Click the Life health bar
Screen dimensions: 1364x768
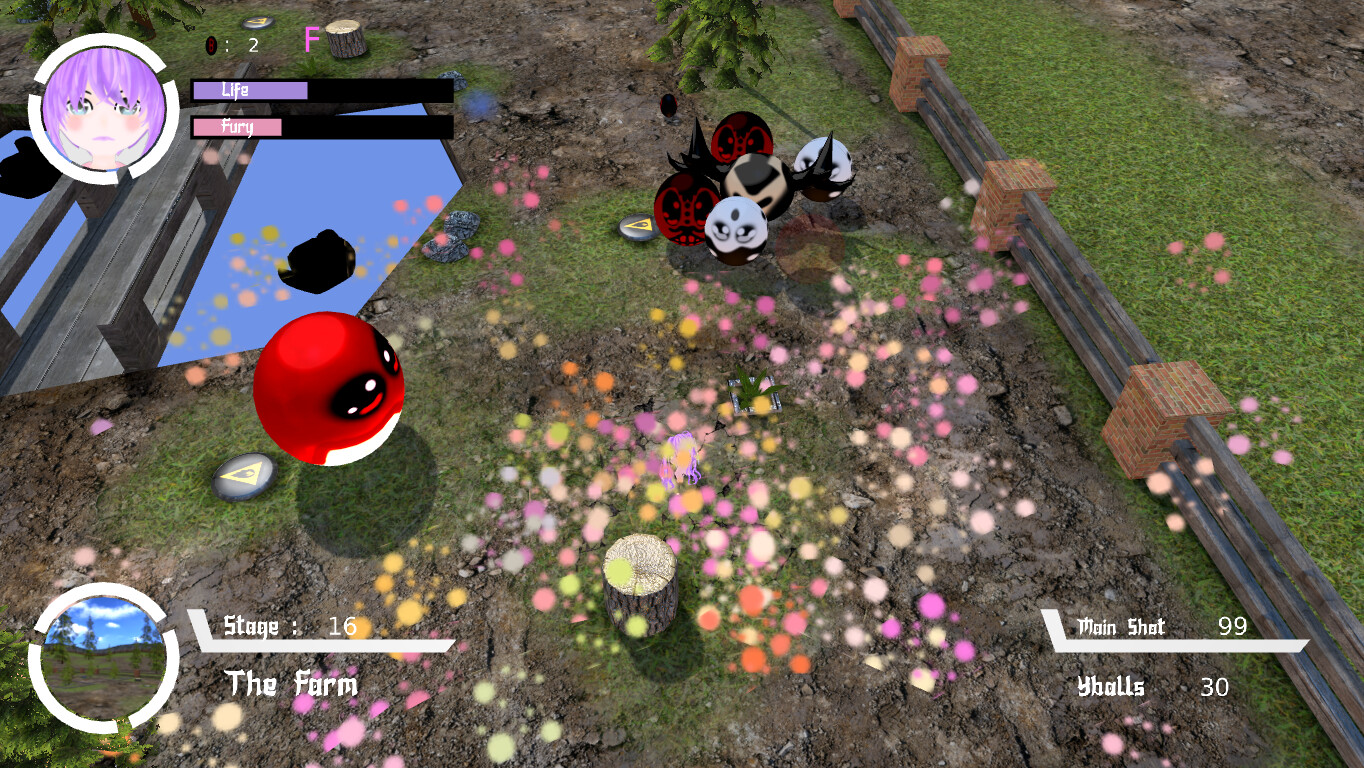pos(250,91)
